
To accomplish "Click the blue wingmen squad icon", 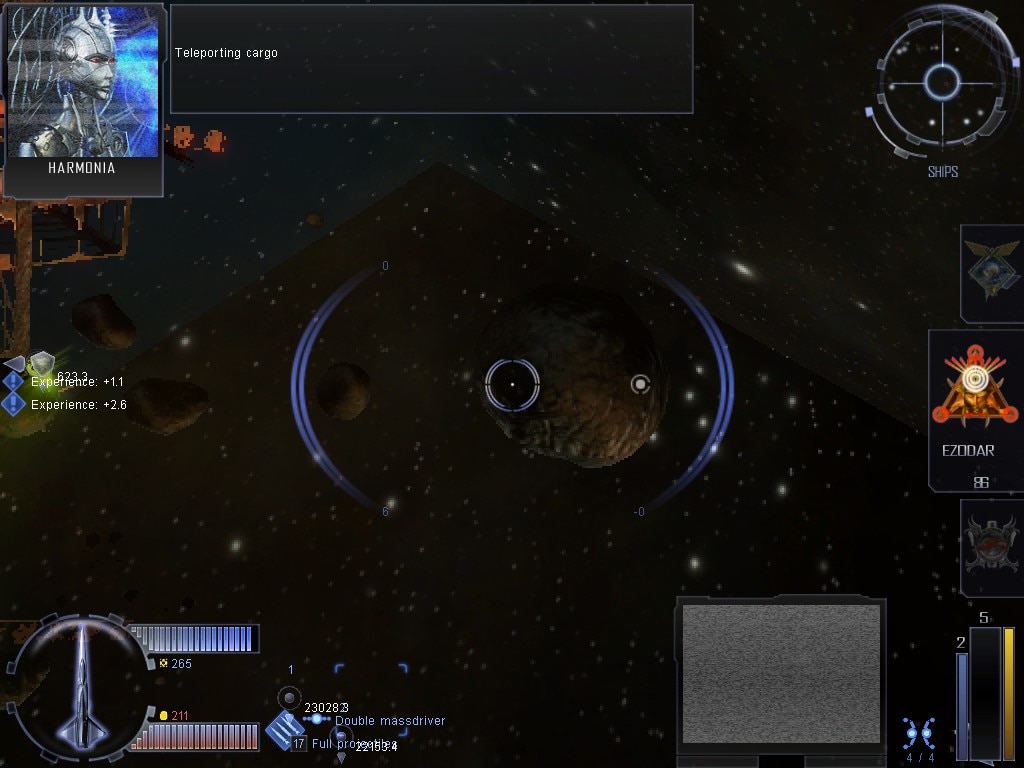I will tap(918, 733).
